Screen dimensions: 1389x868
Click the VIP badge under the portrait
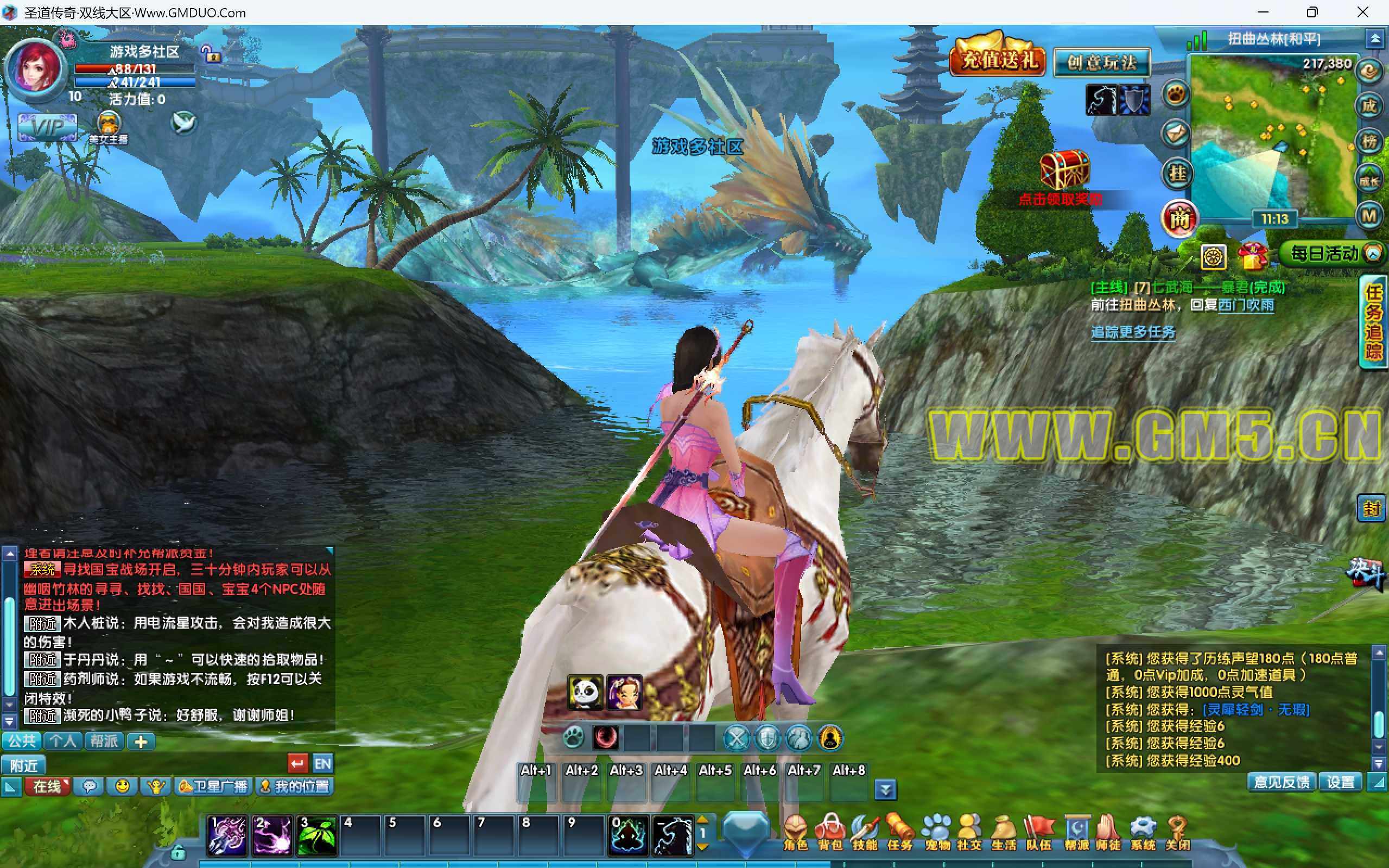[x=47, y=127]
